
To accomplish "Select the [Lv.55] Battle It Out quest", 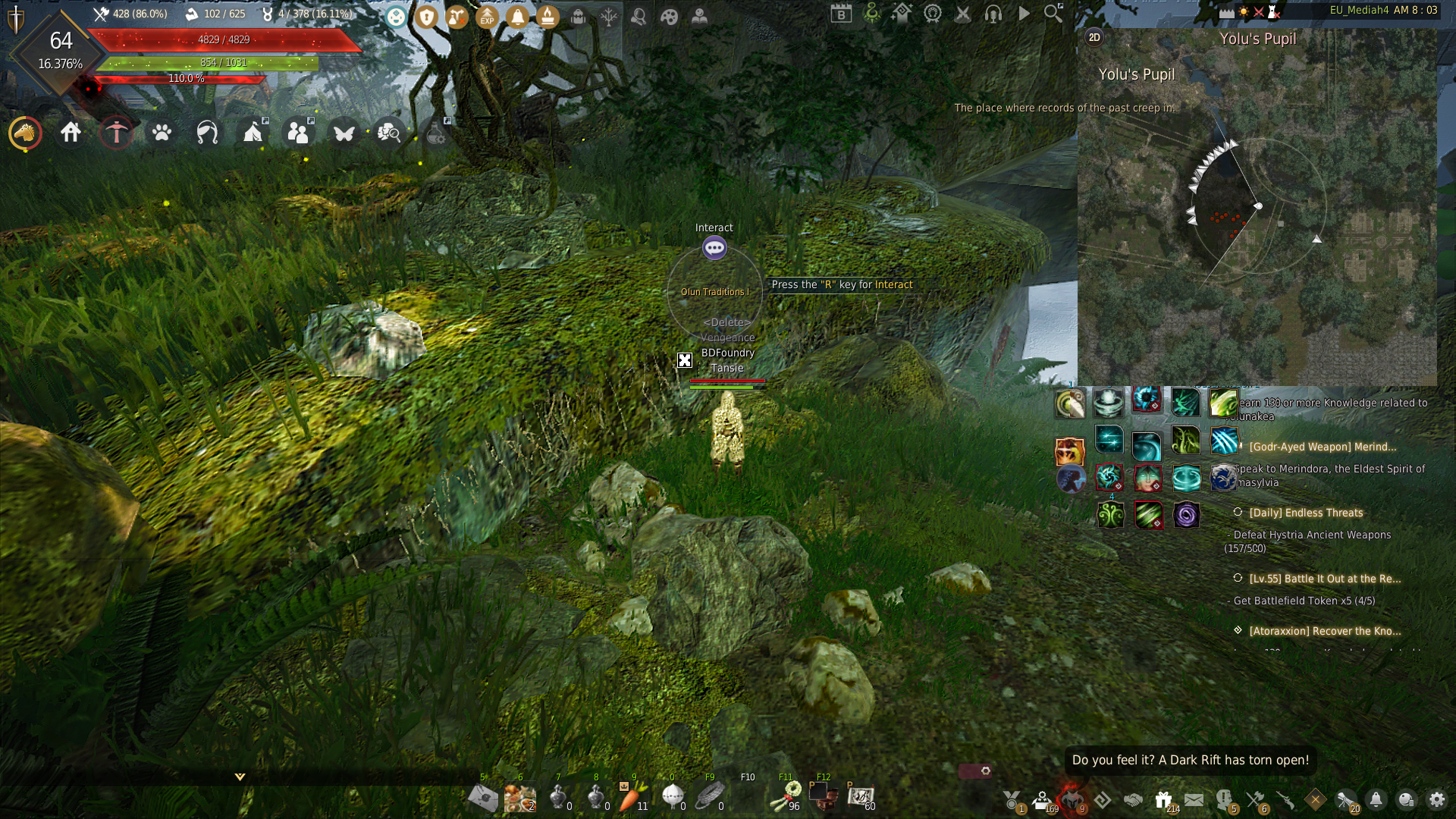I will click(x=1324, y=579).
